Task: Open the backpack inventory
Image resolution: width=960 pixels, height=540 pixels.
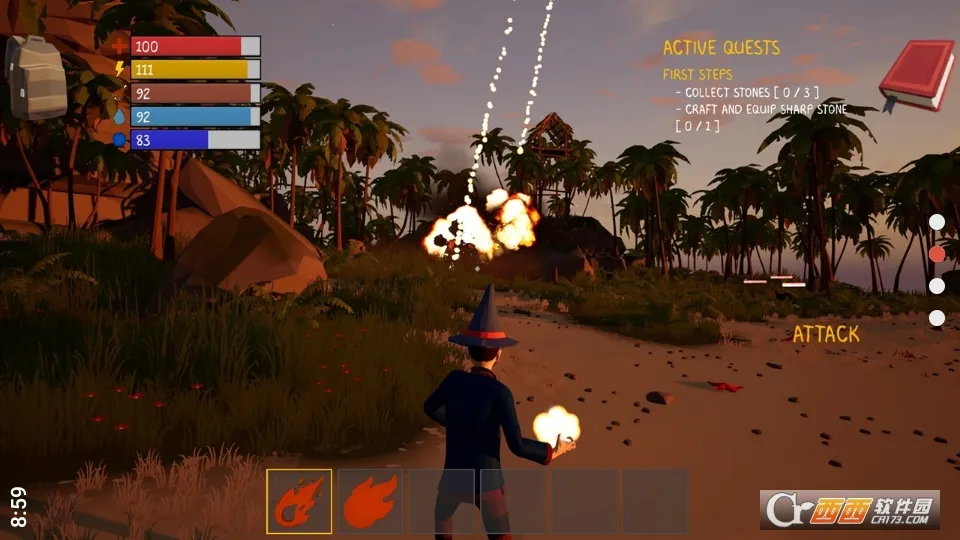Action: [x=36, y=78]
